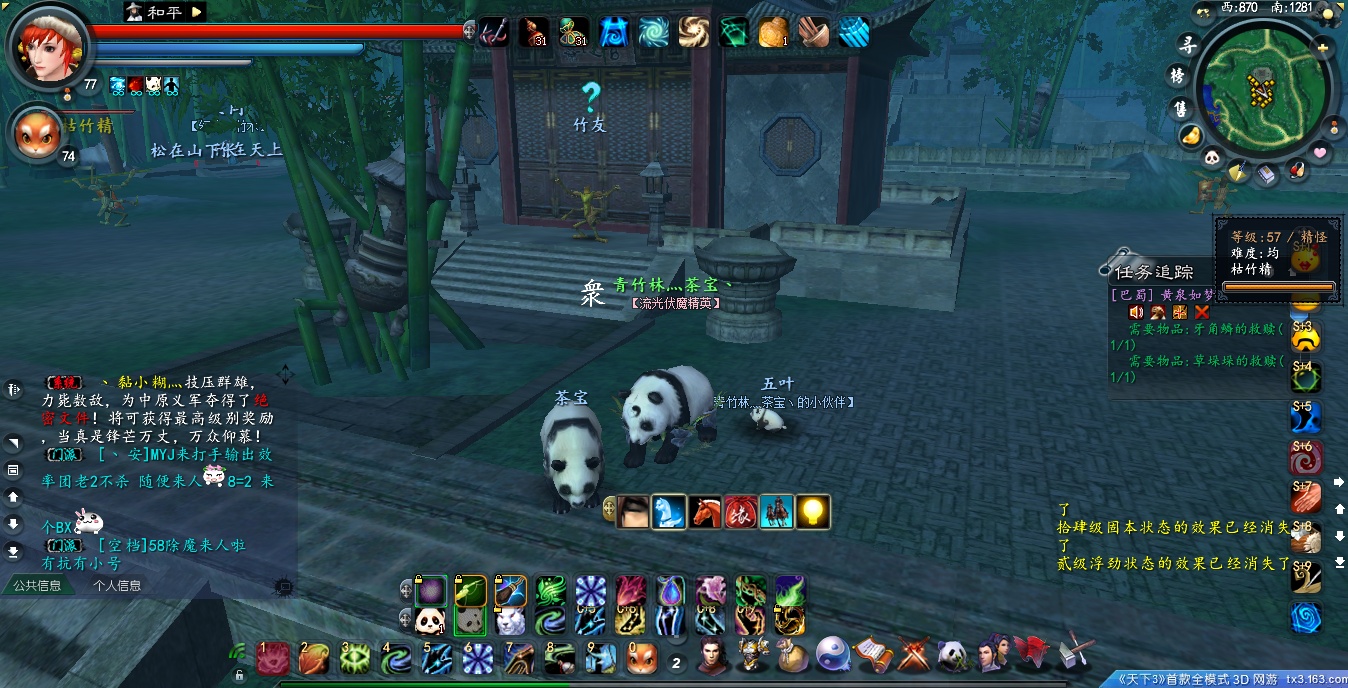The height and width of the screenshot is (688, 1348).
Task: Click the gold ingot icon by minimap
Action: click(x=1190, y=135)
